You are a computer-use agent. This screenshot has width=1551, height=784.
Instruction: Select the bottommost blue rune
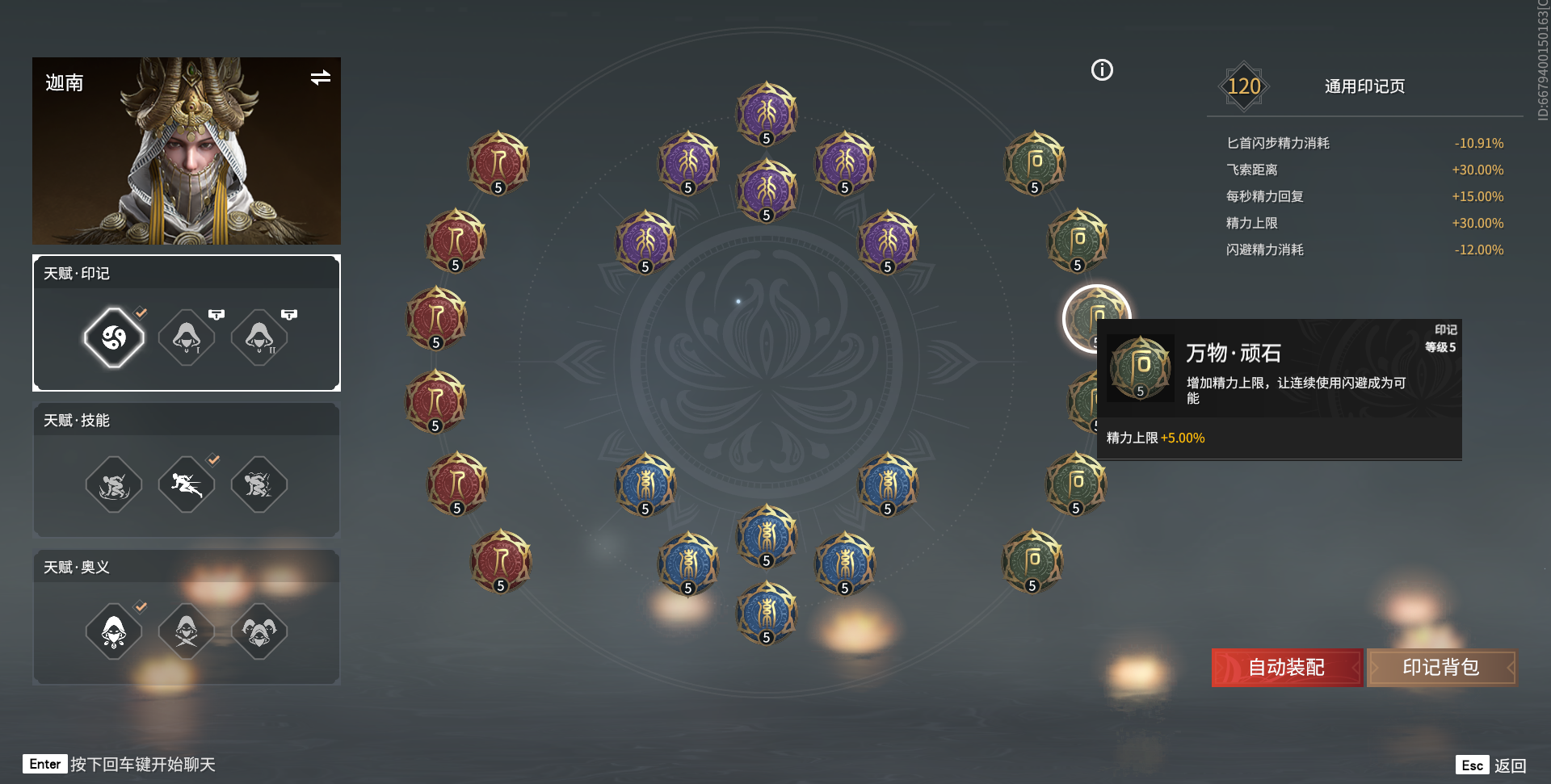(767, 612)
